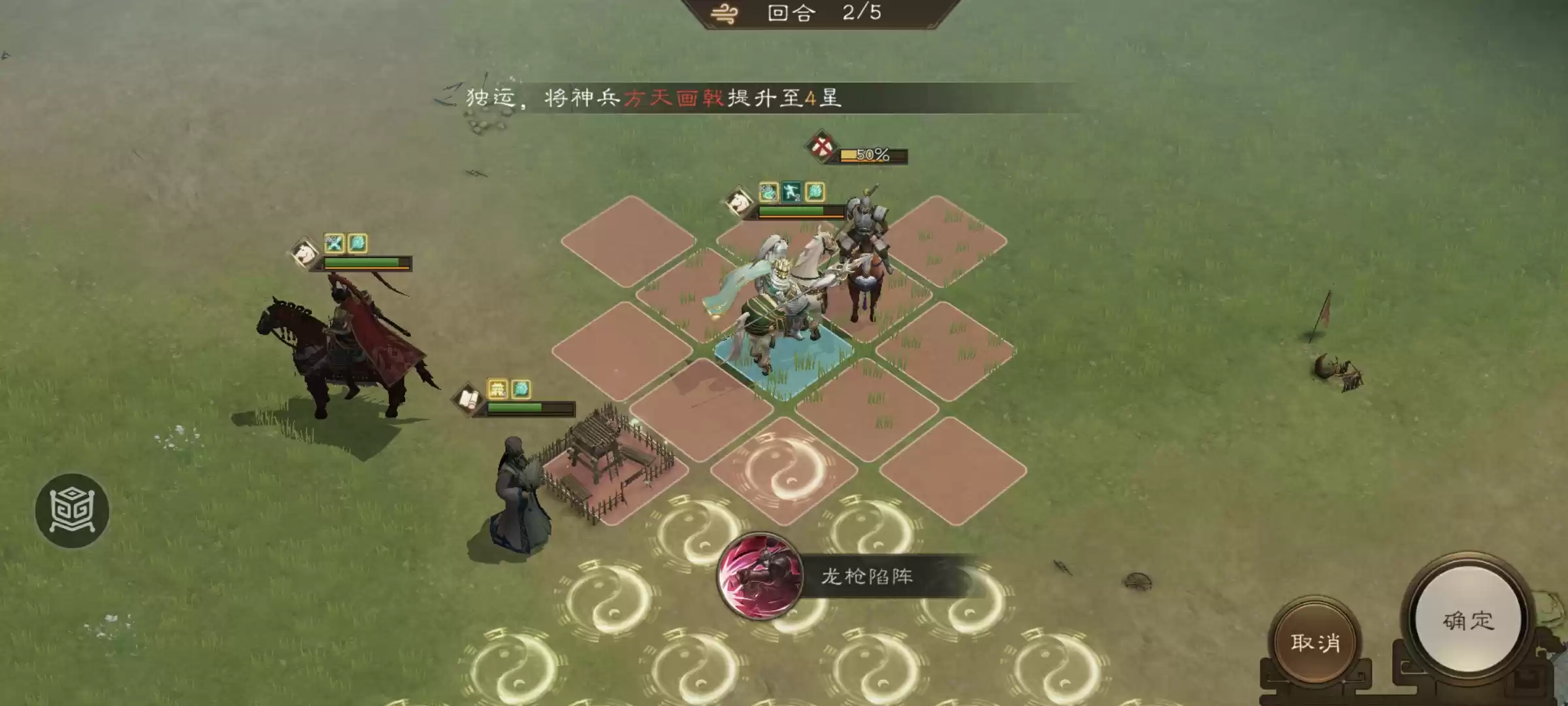1568x706 pixels.
Task: Click the 50% capture progress bar
Action: coord(874,155)
